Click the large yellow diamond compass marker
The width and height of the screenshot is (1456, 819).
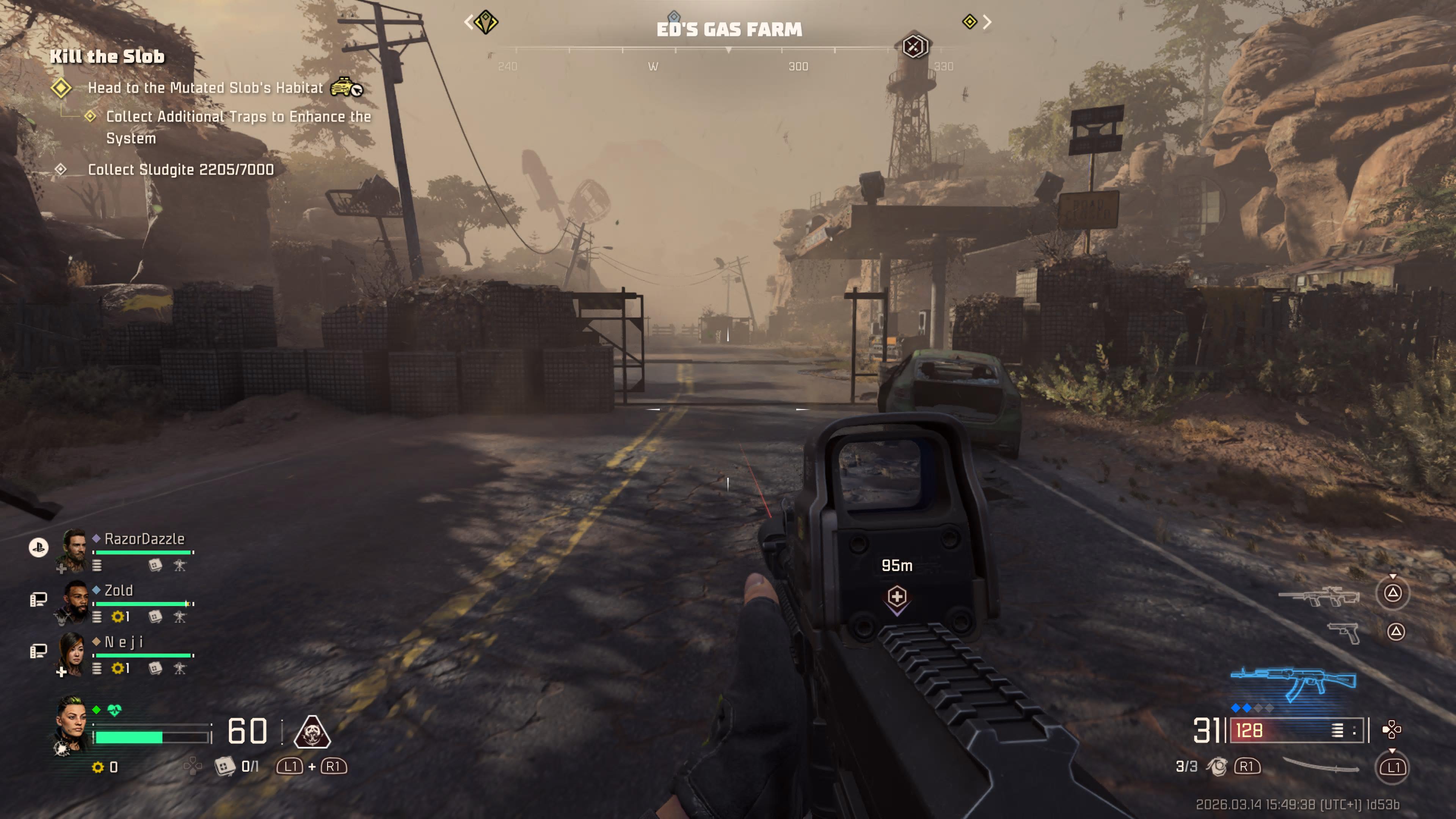coord(485,23)
